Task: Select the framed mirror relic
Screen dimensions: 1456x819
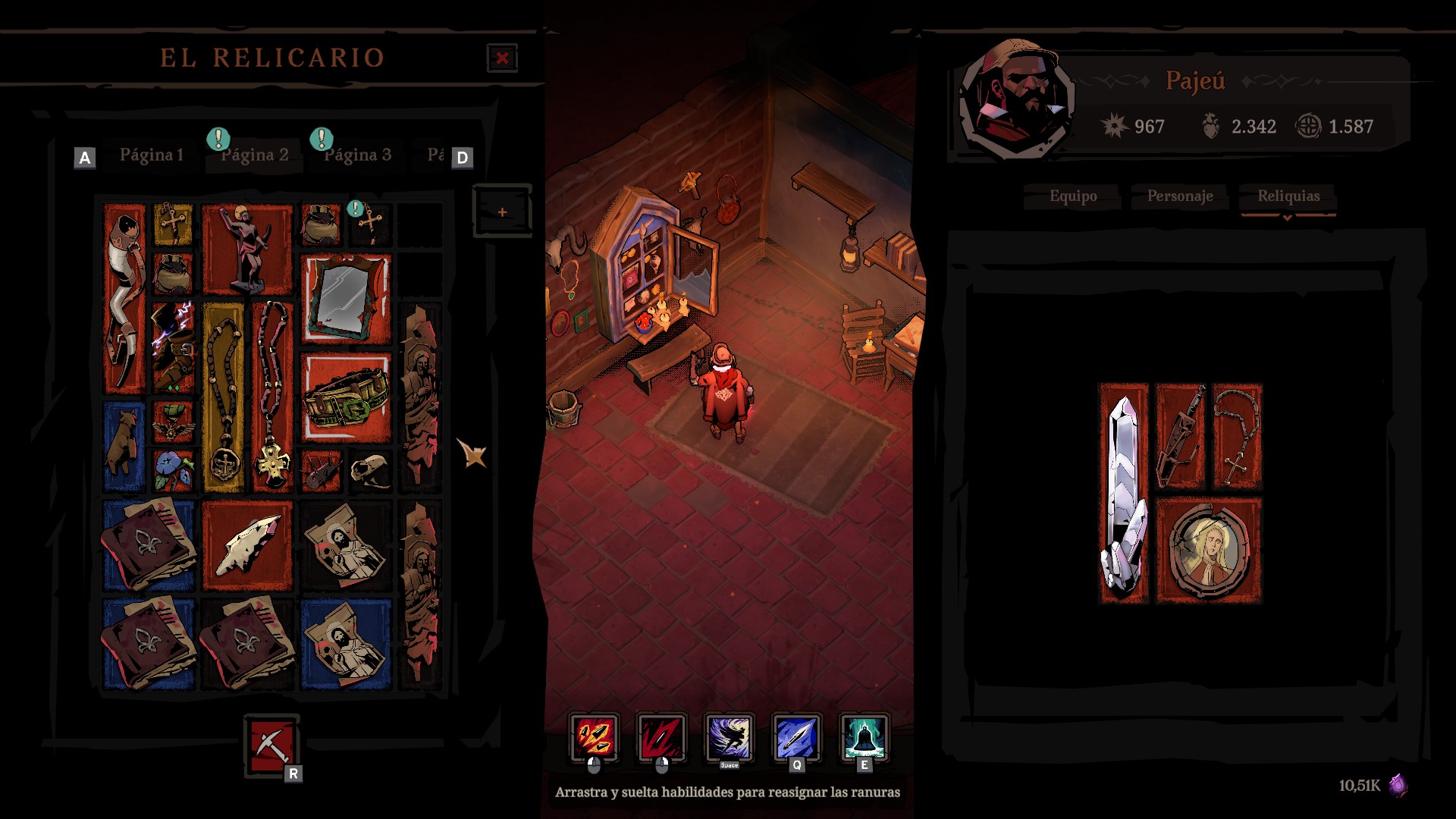Action: [x=346, y=299]
